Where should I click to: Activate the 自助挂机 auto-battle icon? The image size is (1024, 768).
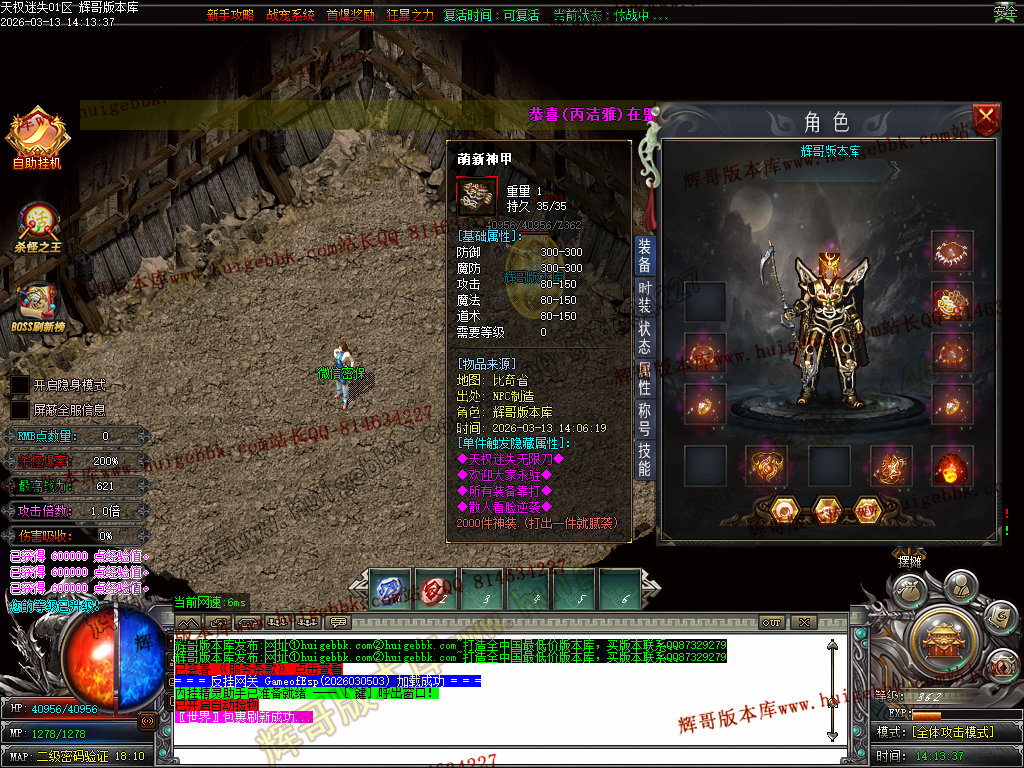[38, 139]
